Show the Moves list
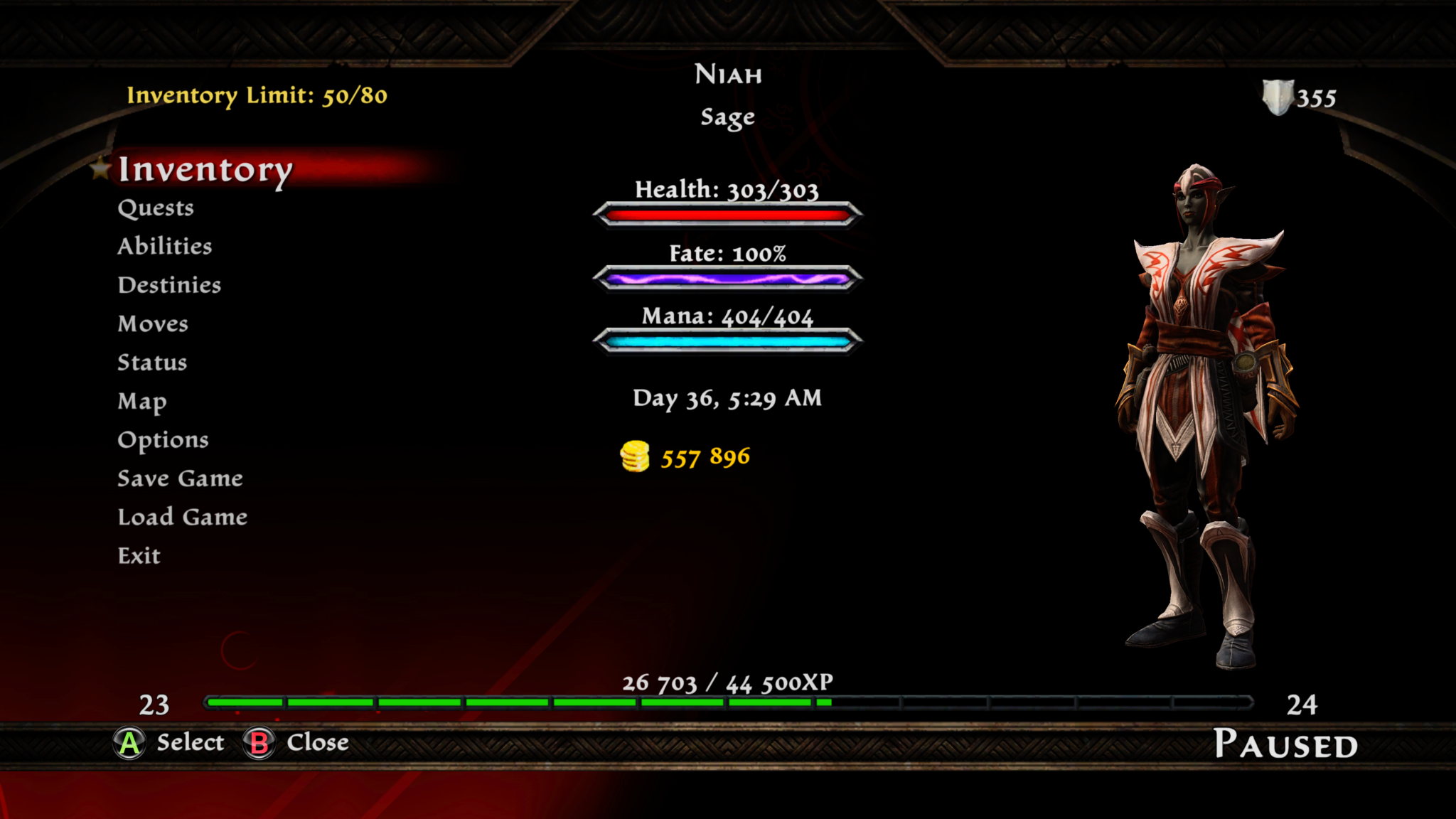Screen dimensions: 1456x819 coord(153,323)
